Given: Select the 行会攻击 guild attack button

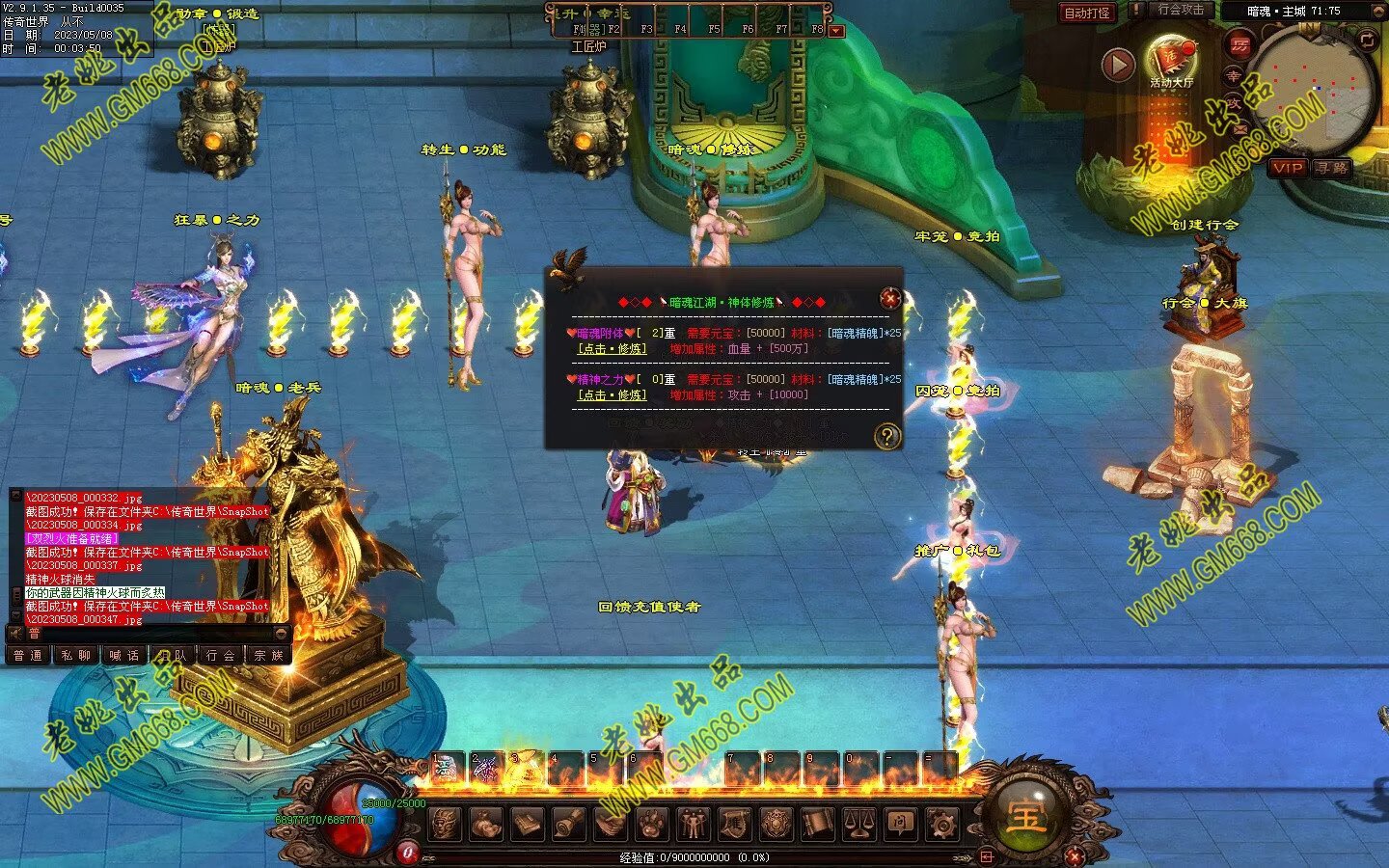Looking at the screenshot, I should coord(1181,10).
